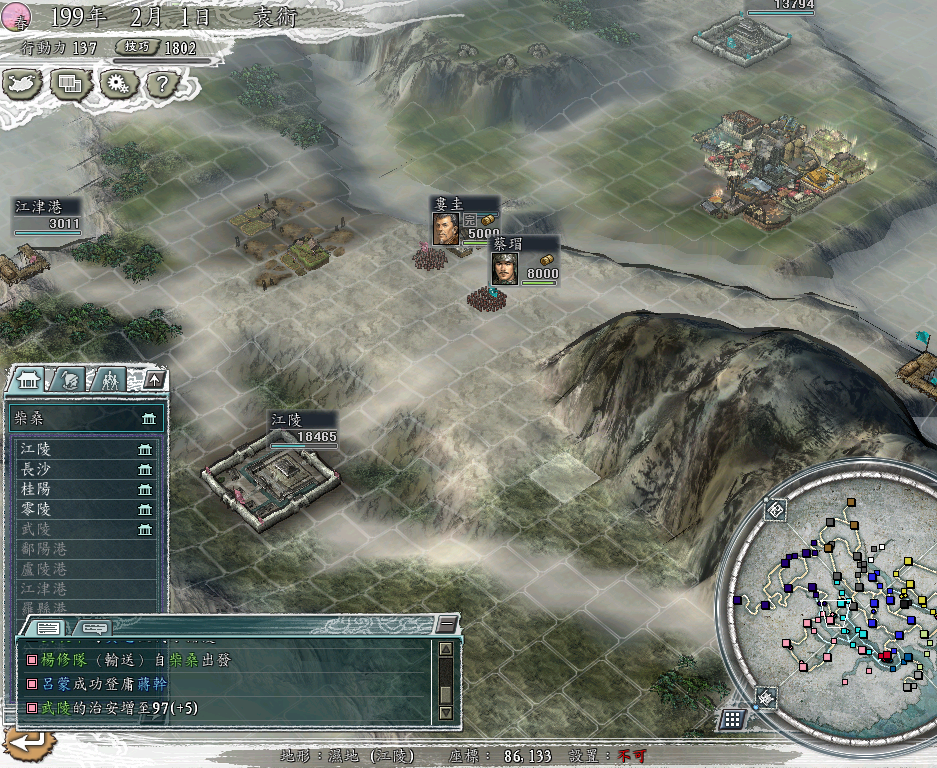
Task: Click the map-shaped button in top toolbar
Action: [22, 84]
